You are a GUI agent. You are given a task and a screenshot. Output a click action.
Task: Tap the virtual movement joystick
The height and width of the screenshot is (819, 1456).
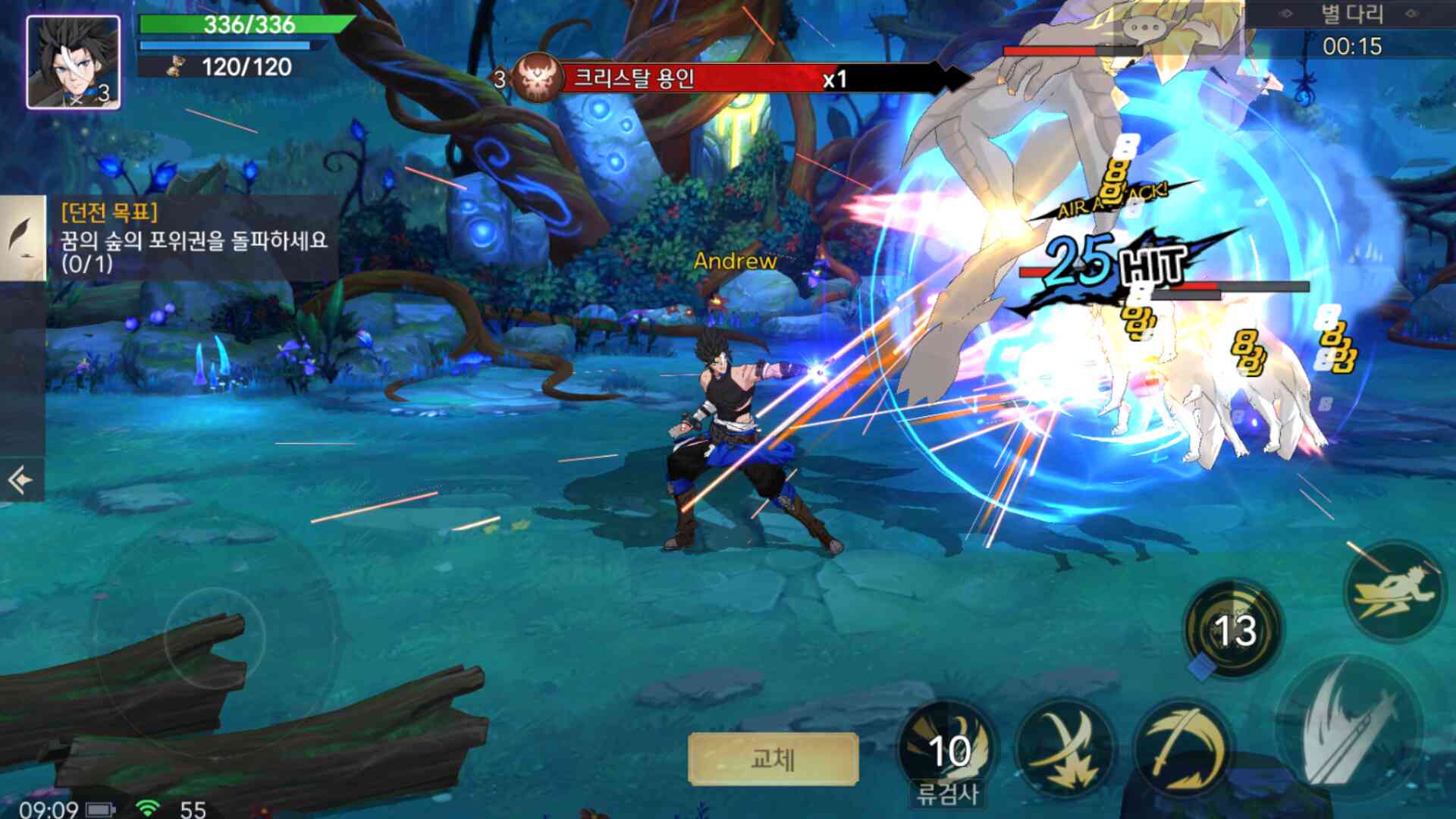pyautogui.click(x=215, y=637)
